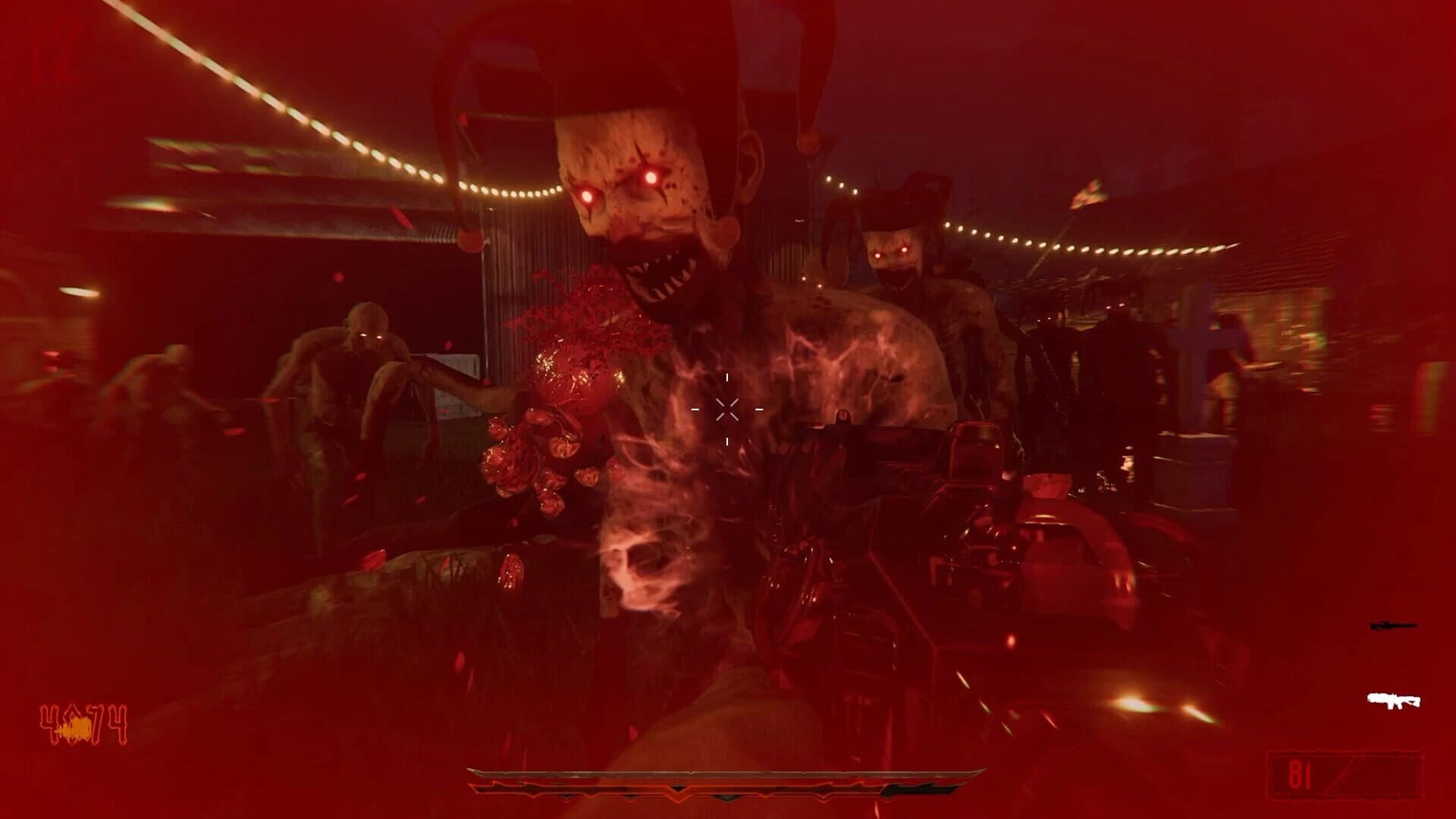This screenshot has height=819, width=1456.
Task: Click the crosshair at screen center
Action: [x=728, y=409]
